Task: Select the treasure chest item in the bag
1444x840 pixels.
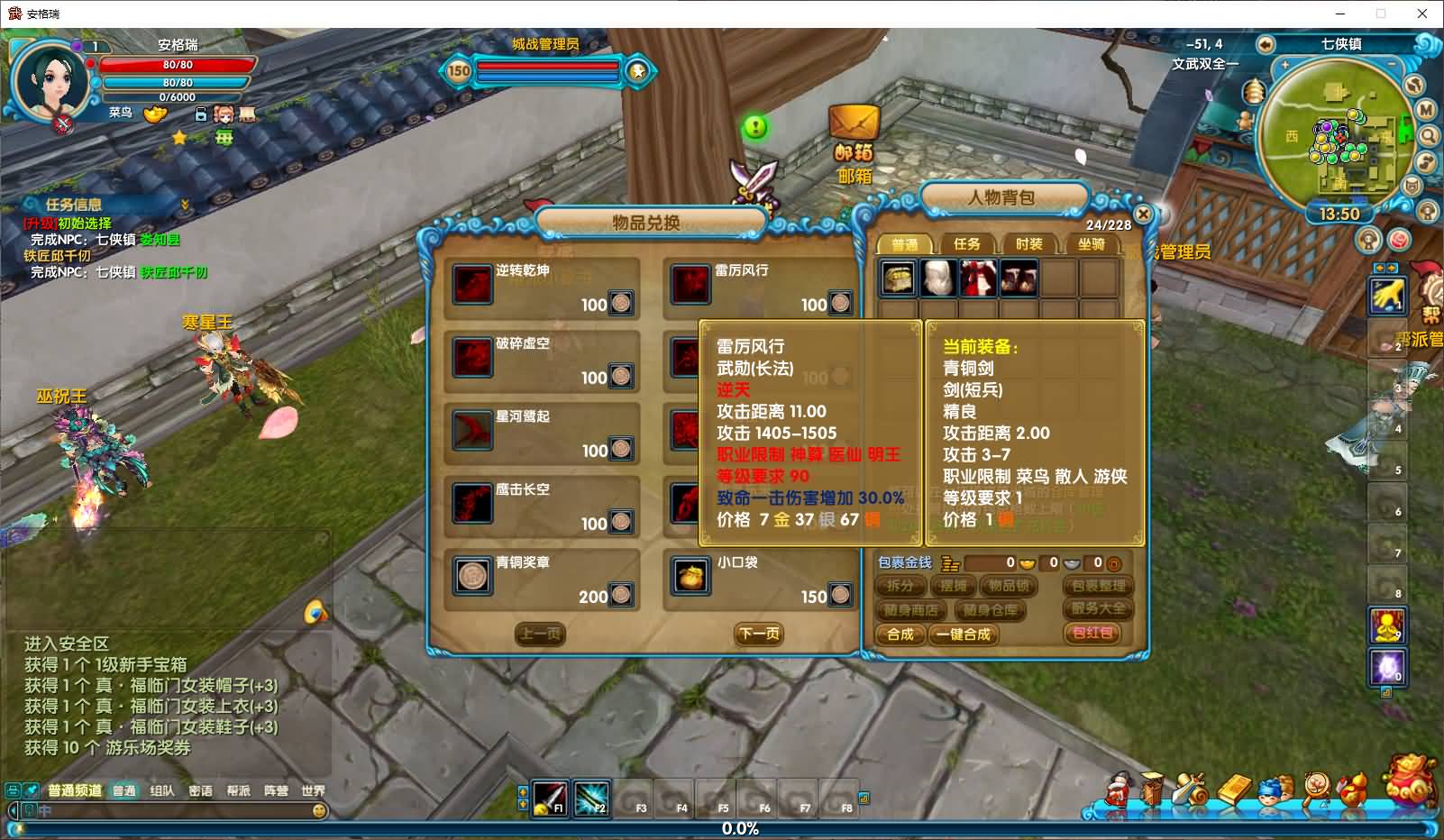Action: 898,278
